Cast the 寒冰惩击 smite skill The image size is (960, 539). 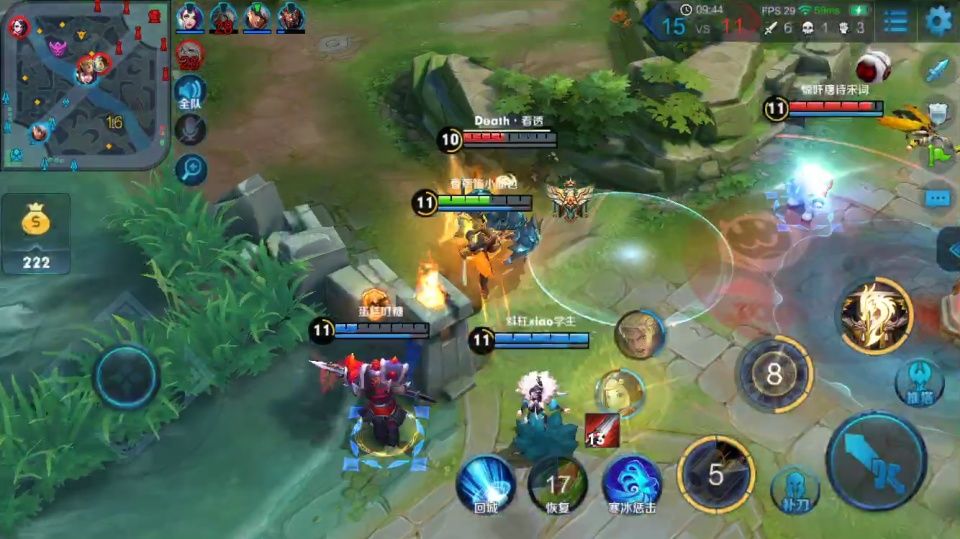point(632,483)
